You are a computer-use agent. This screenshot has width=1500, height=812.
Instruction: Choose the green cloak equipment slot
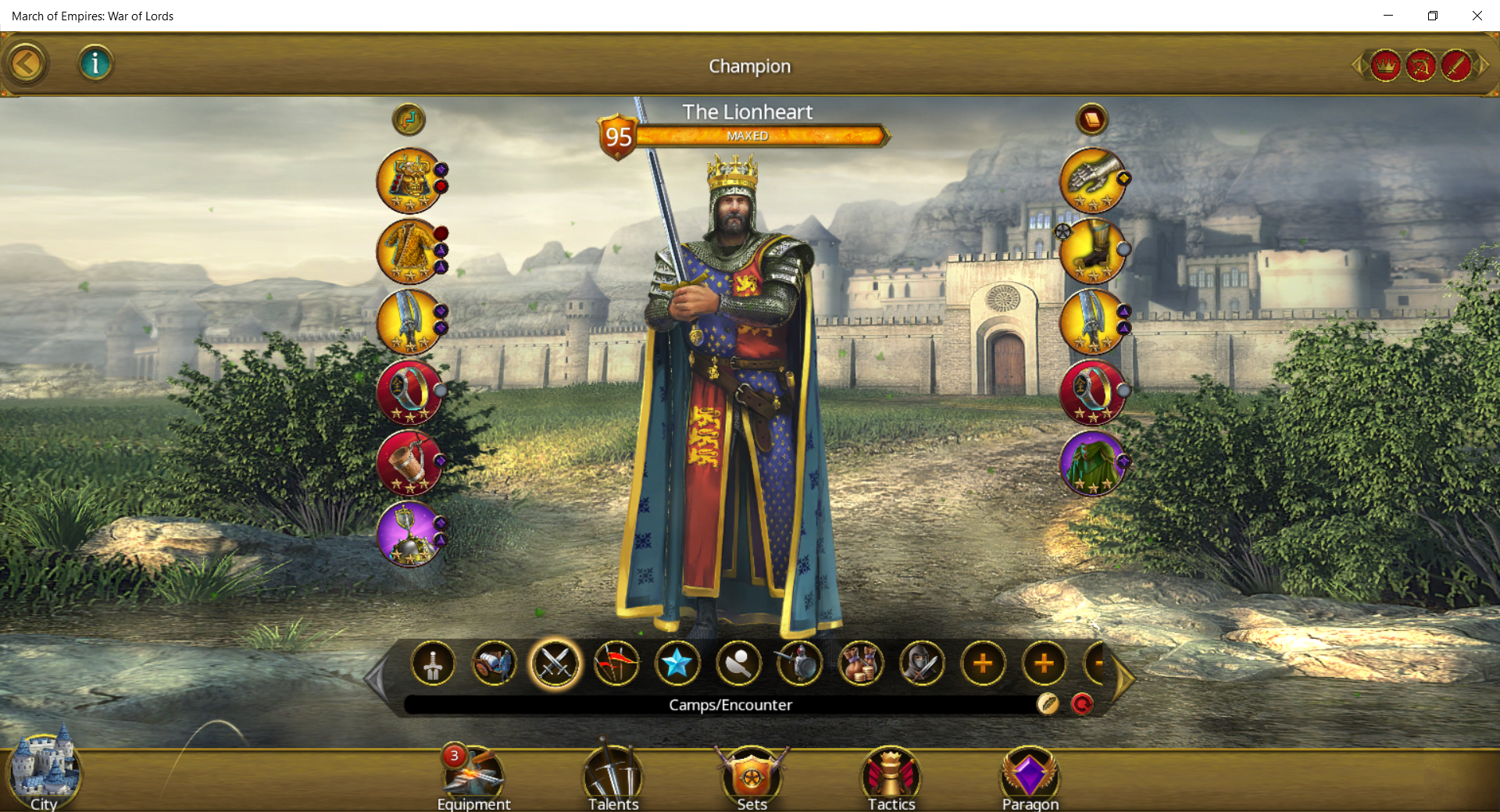(1091, 463)
